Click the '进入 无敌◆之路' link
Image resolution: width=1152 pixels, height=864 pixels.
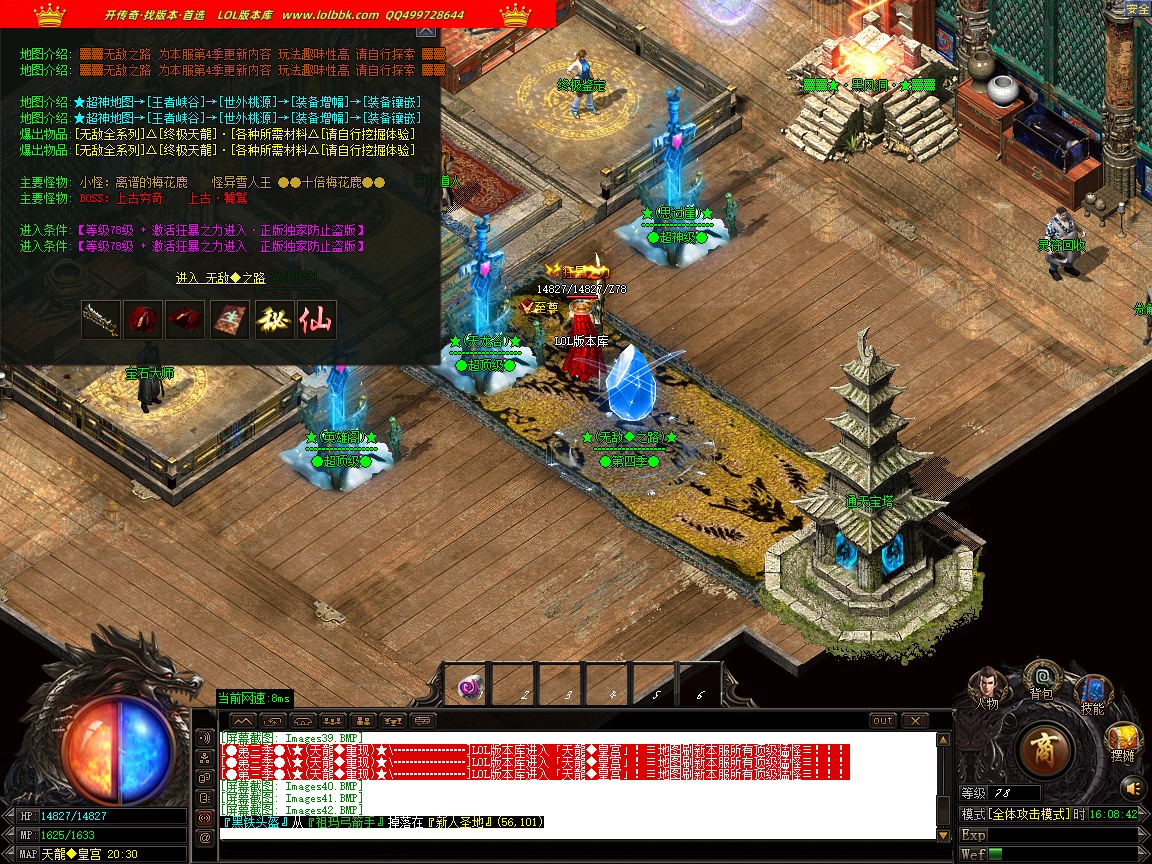220,278
